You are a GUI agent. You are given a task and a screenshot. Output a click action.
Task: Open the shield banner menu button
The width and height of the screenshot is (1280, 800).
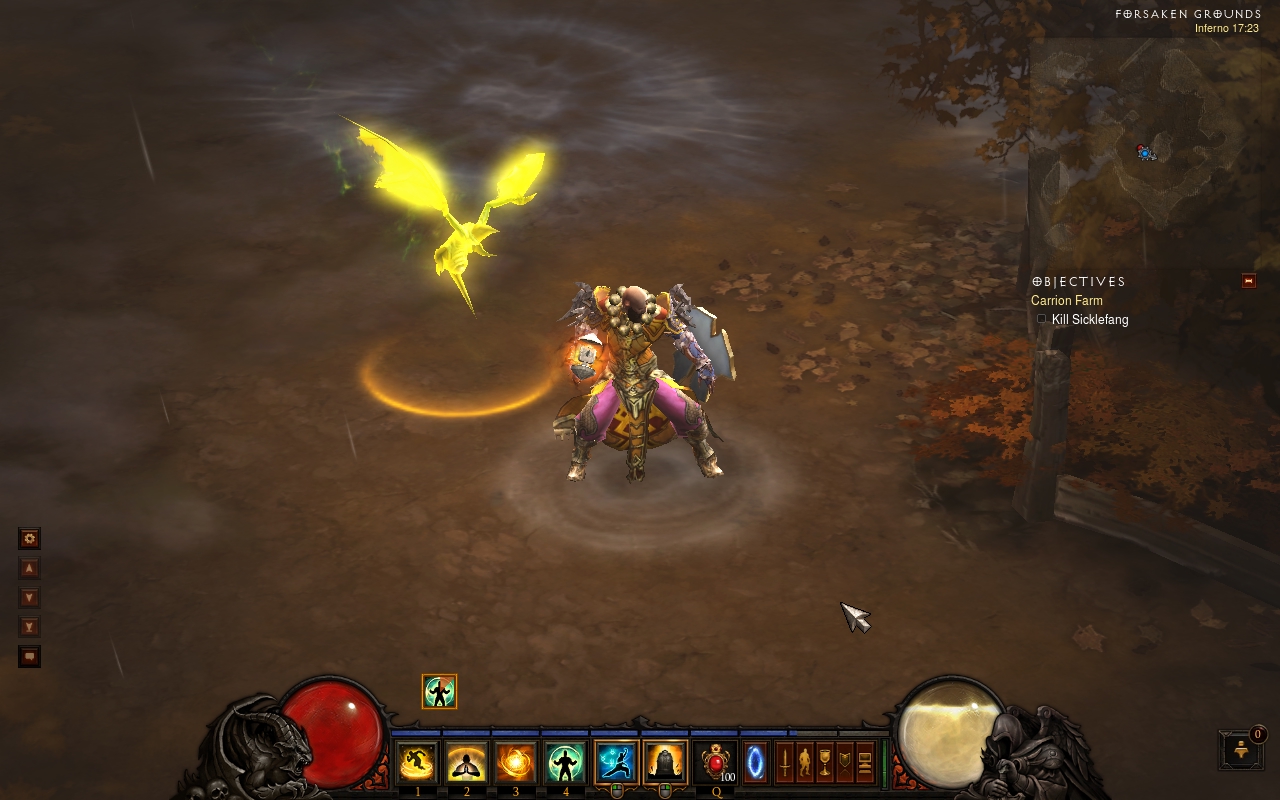[845, 763]
